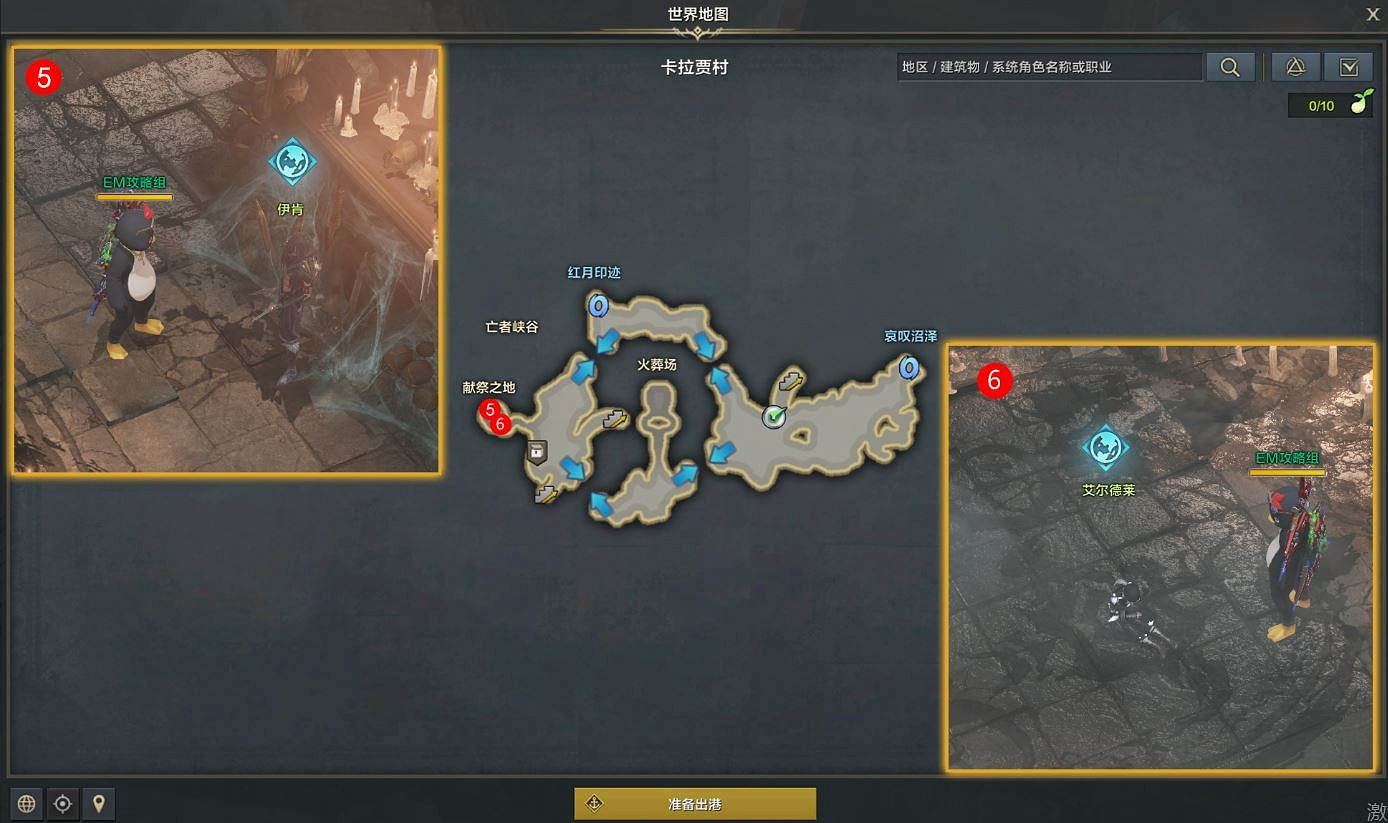The height and width of the screenshot is (823, 1388).
Task: Open the quest checklist icon
Action: 1349,67
